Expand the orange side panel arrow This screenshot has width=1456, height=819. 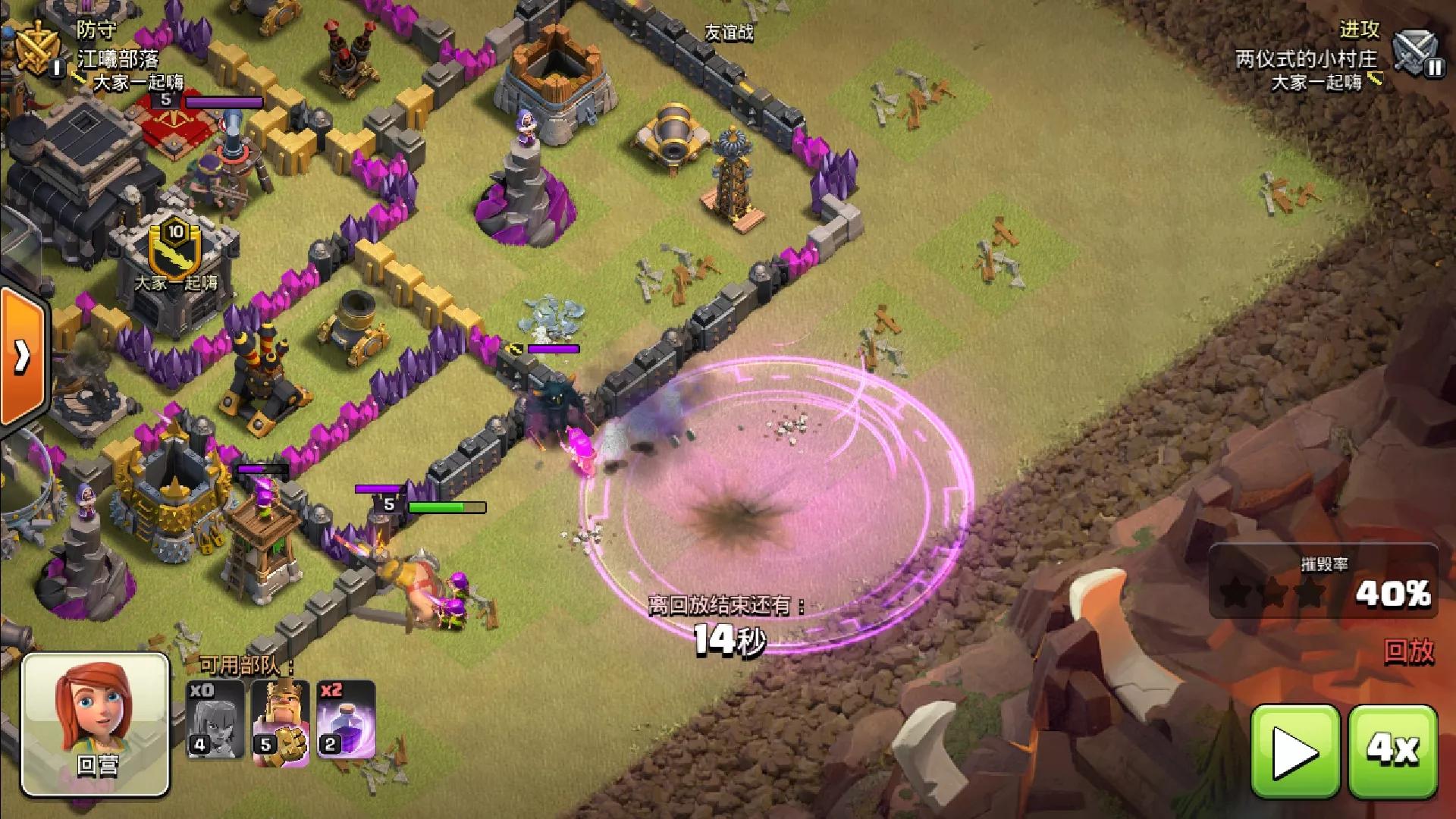pyautogui.click(x=21, y=355)
